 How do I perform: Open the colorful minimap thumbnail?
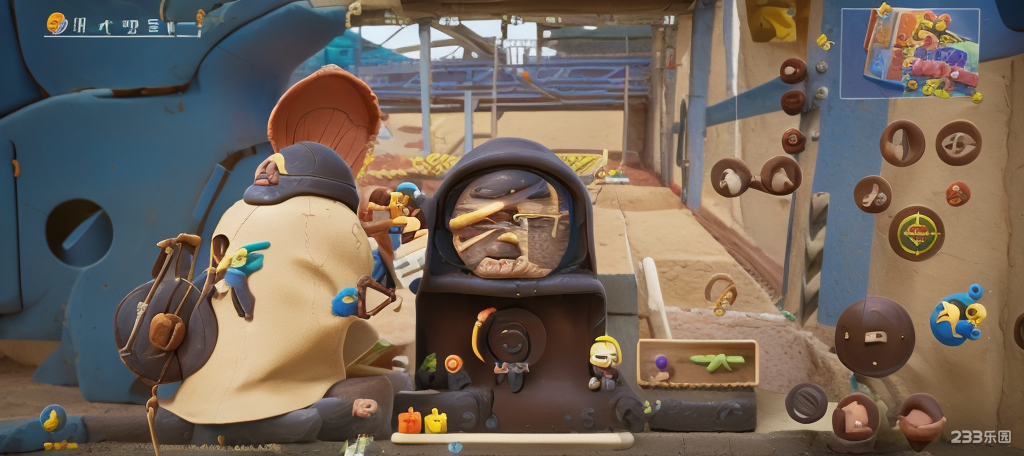tap(910, 53)
